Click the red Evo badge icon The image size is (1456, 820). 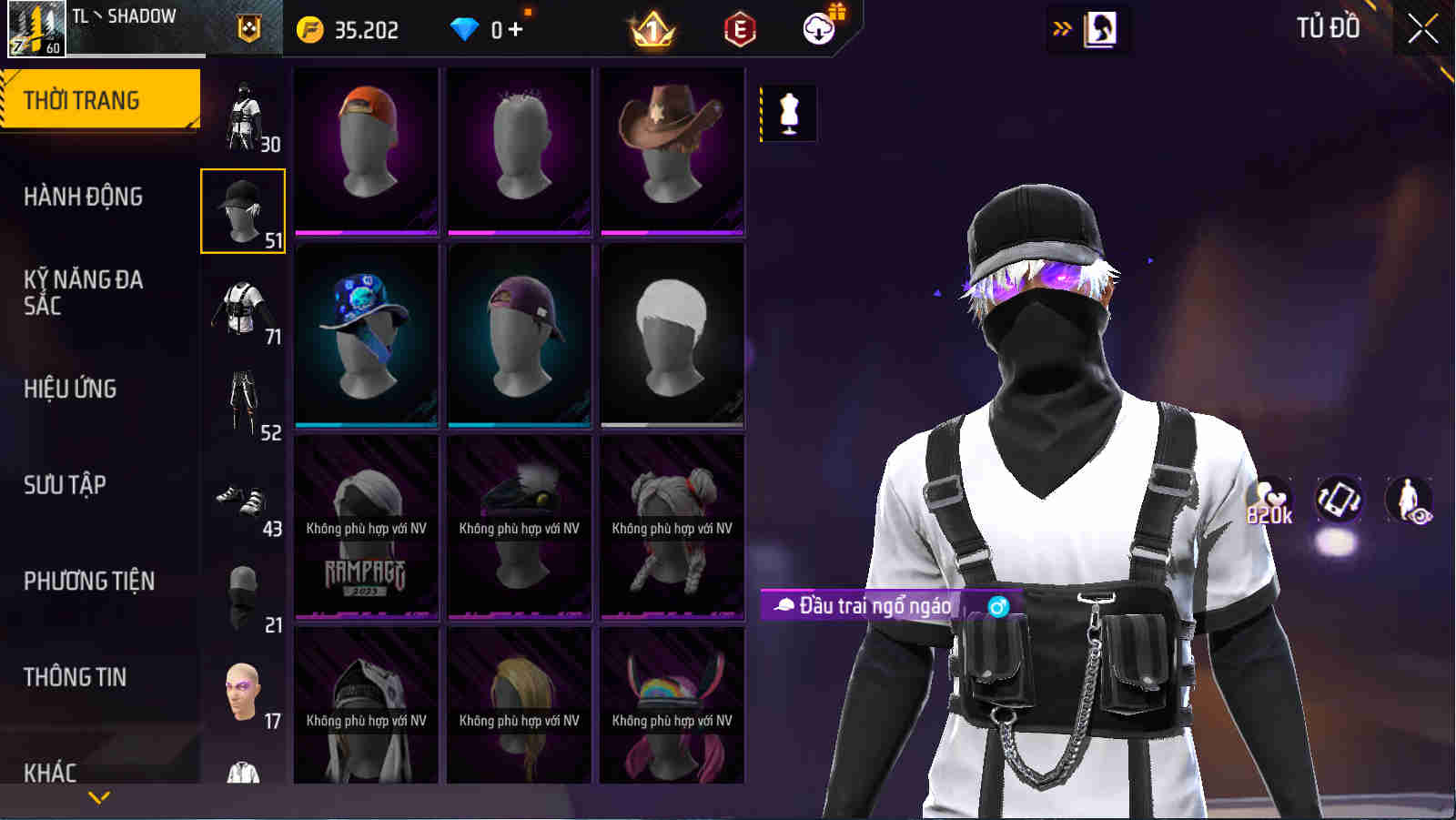point(739,29)
